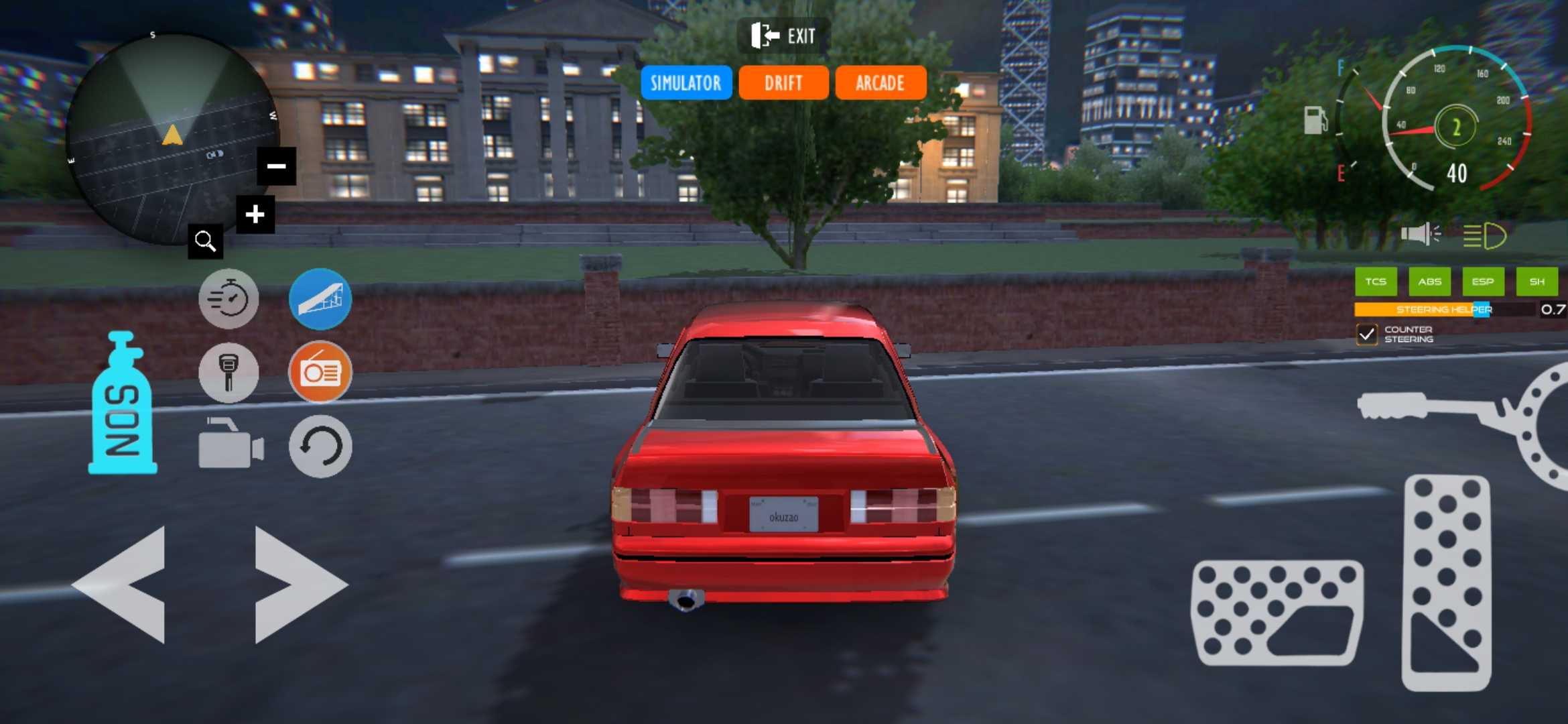The image size is (1568, 724).
Task: Select the Simulator mode button
Action: 686,82
